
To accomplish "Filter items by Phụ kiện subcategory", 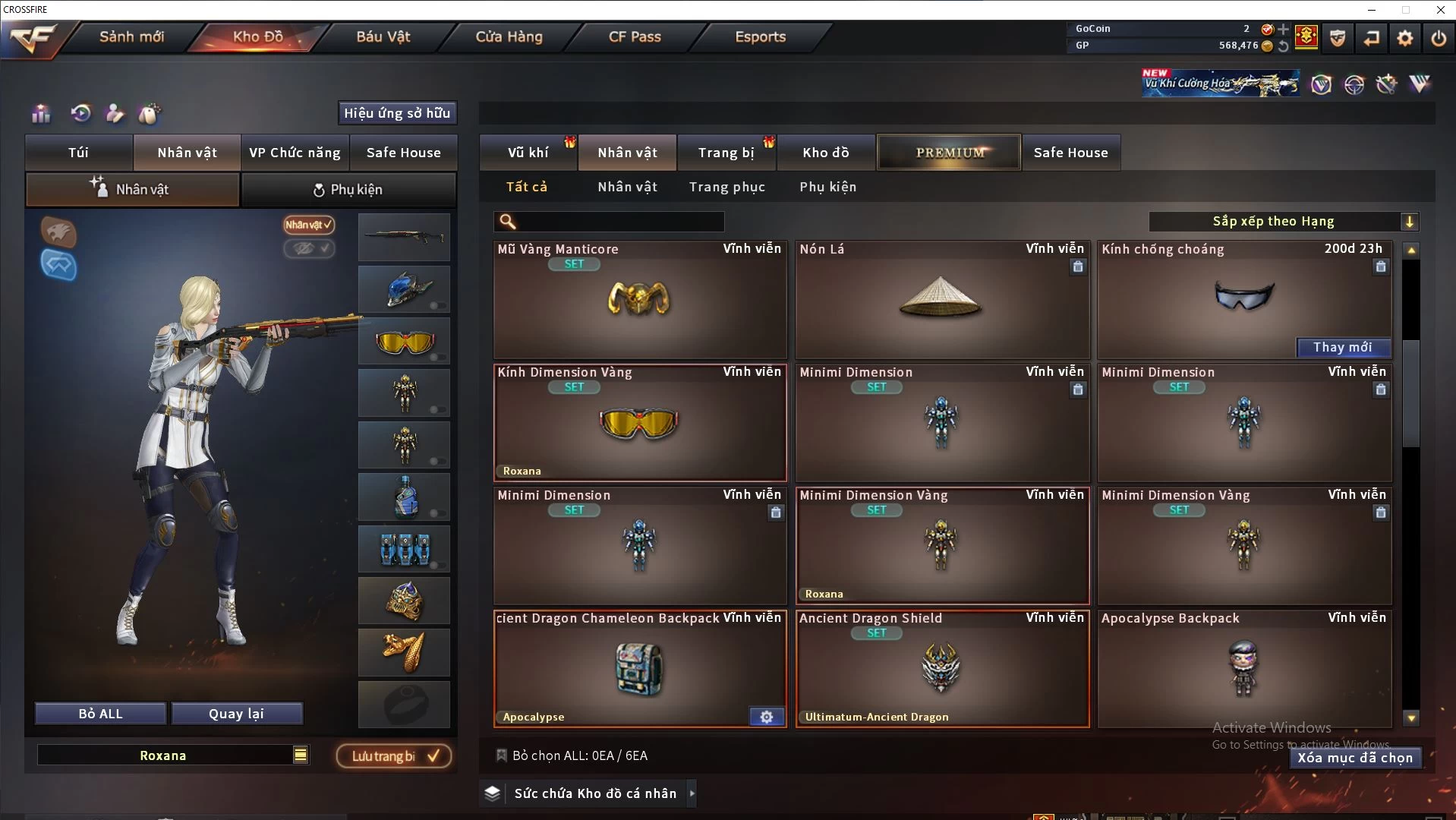I will click(827, 187).
